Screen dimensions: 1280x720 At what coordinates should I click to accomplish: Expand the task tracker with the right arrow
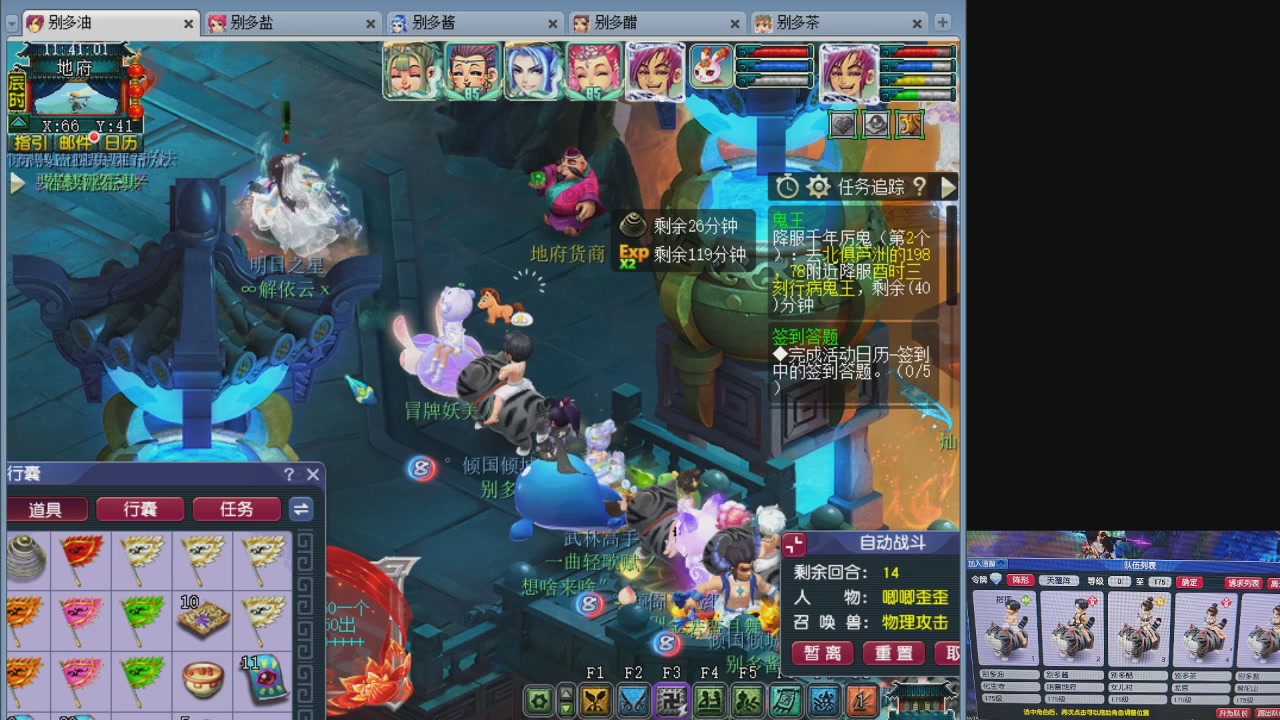pos(949,187)
